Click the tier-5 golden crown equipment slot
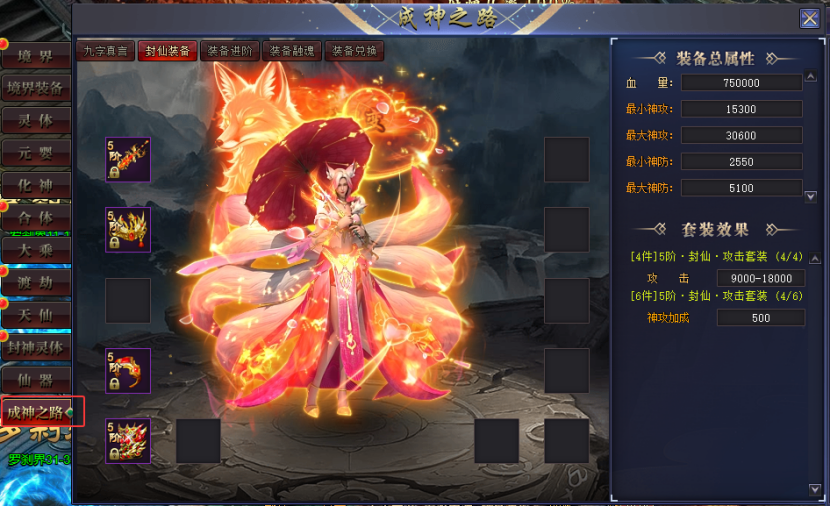Screen dimensions: 831x507 [x=128, y=230]
